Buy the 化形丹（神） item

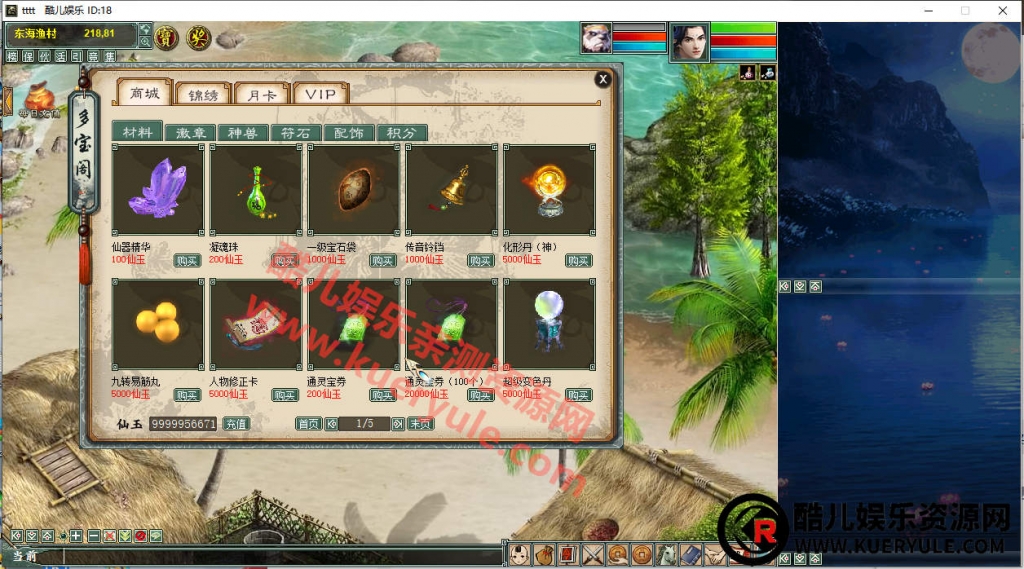tap(578, 260)
